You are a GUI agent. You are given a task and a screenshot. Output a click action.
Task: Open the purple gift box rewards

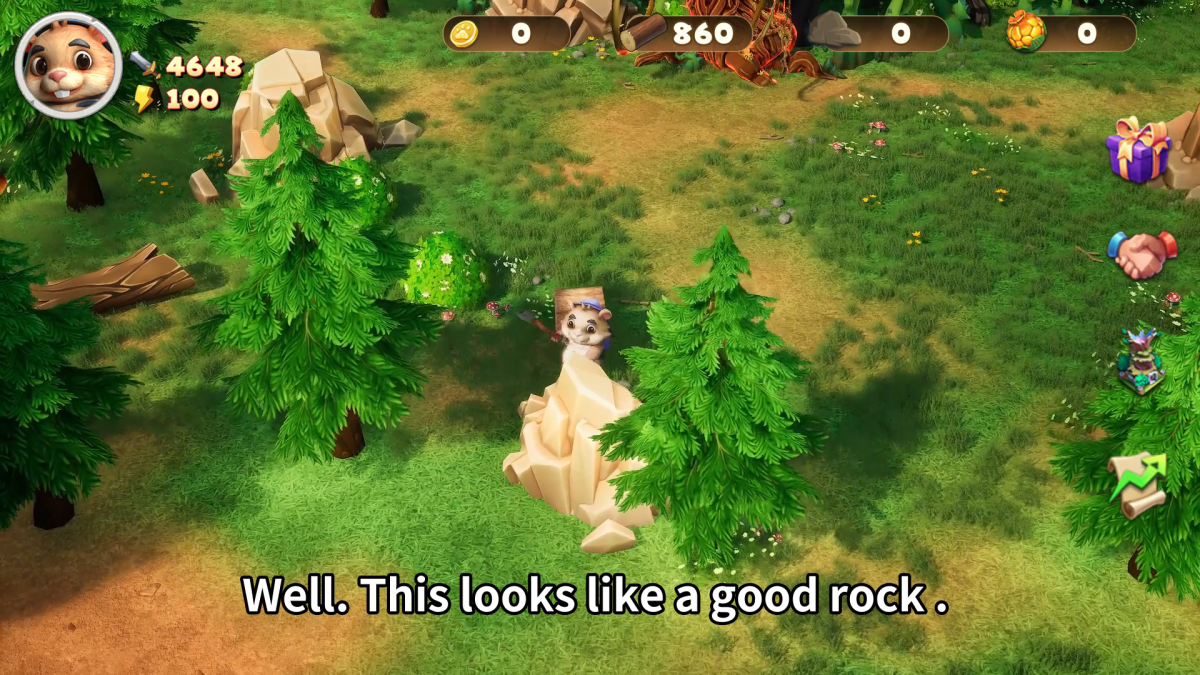pyautogui.click(x=1138, y=150)
